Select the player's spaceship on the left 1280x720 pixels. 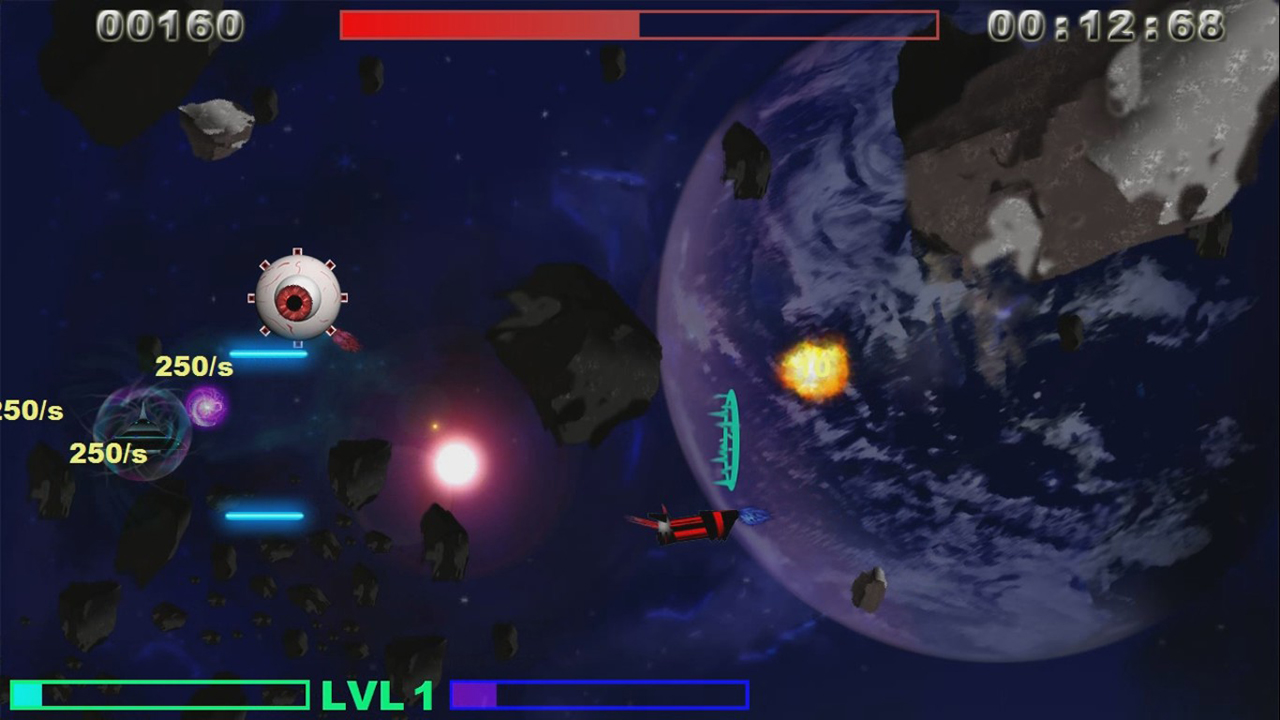pos(143,428)
